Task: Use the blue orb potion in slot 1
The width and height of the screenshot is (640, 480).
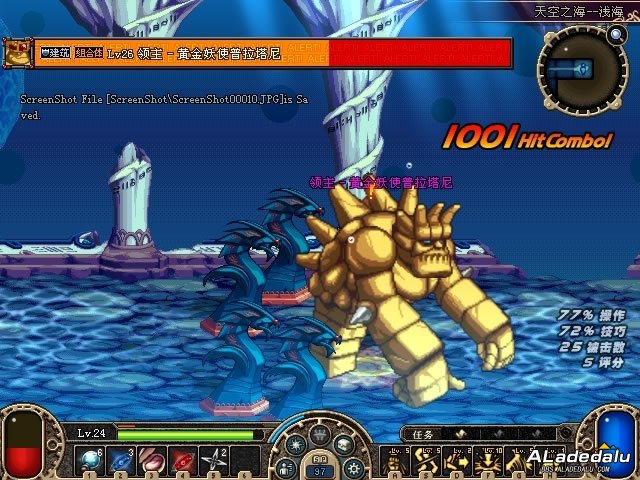Action: 90,460
